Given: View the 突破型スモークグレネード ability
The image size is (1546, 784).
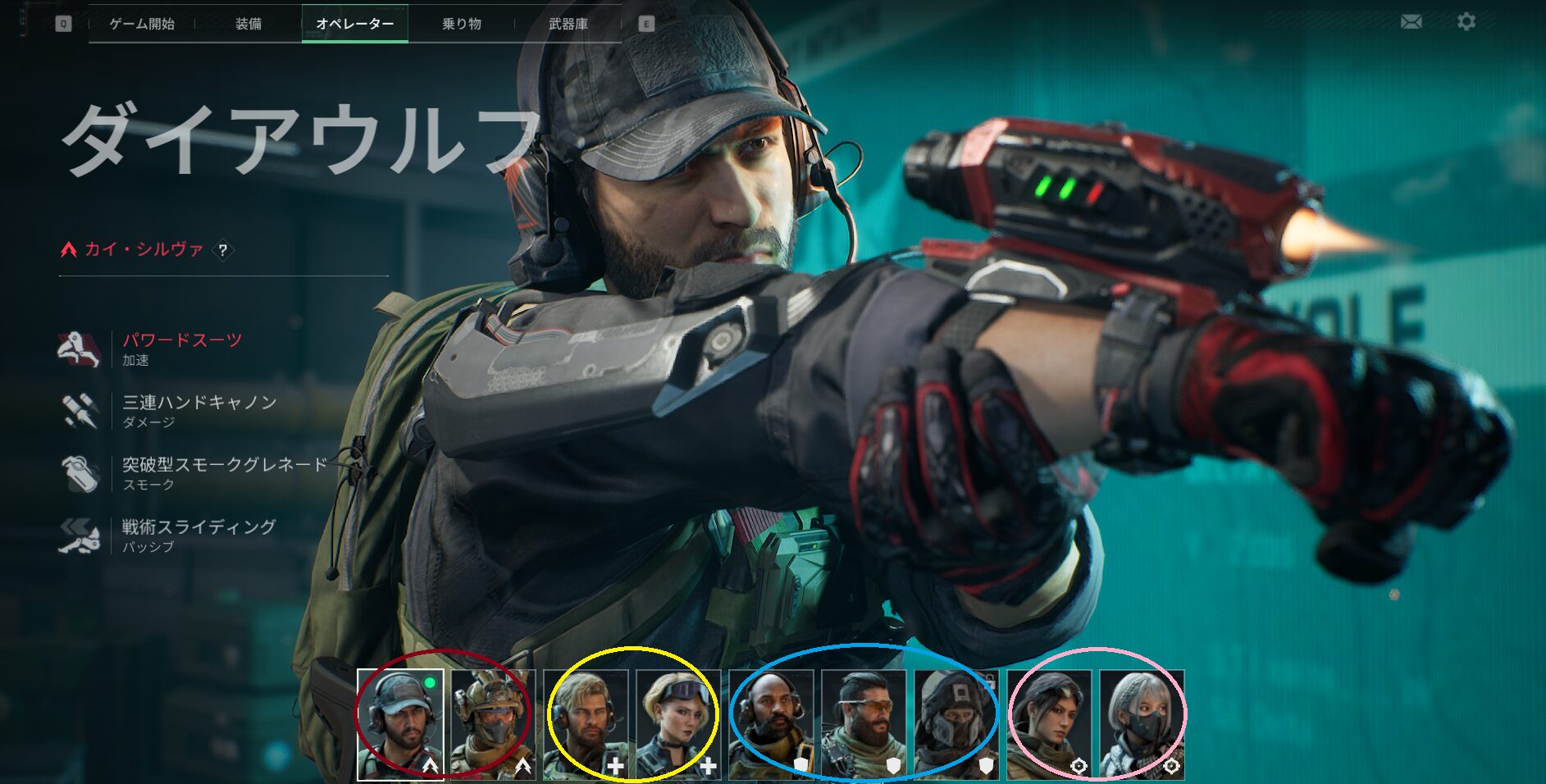Looking at the screenshot, I should [225, 465].
